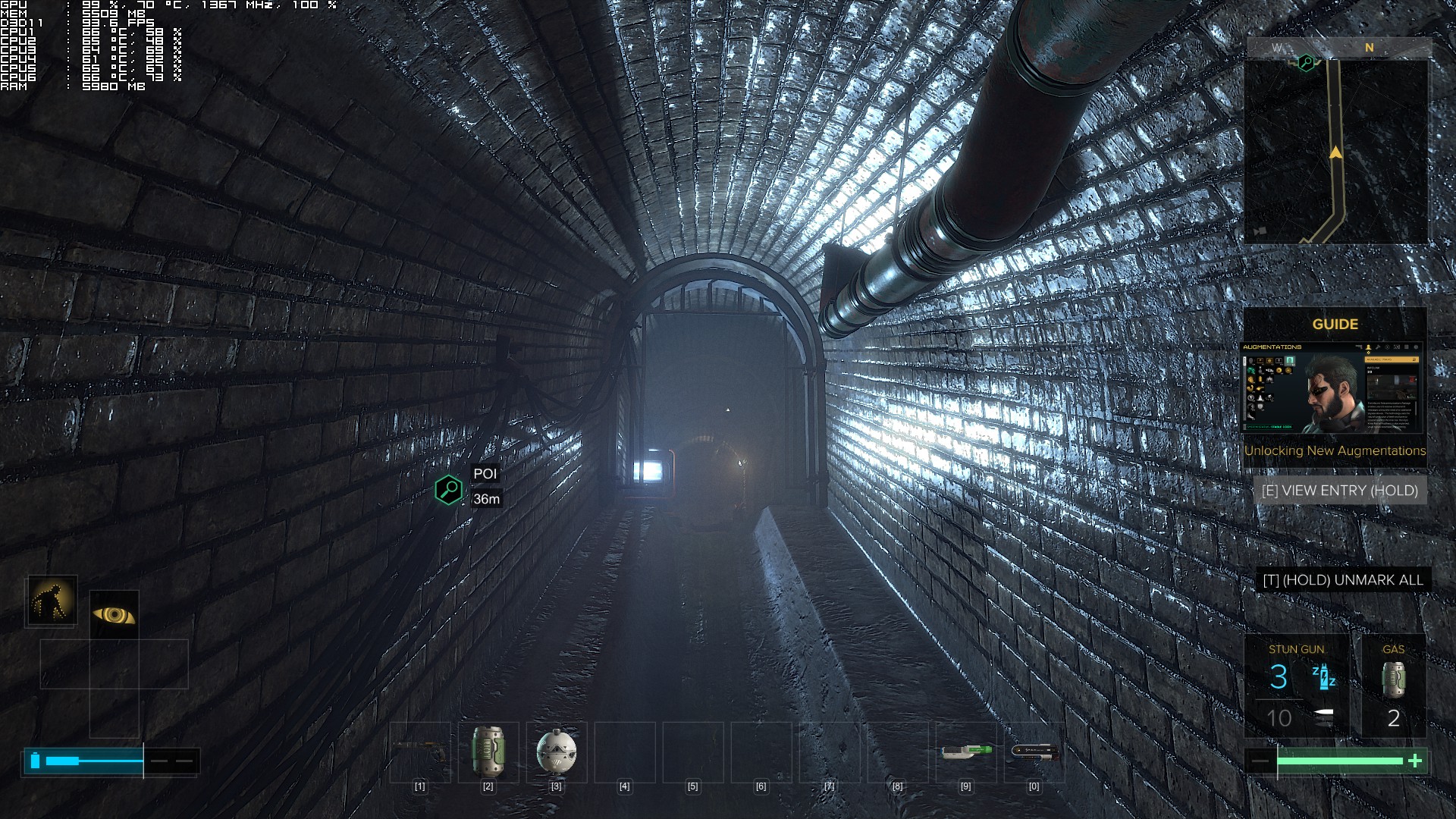The image size is (1456, 819).
Task: Click the POI magnifier waypoint marker
Action: pyautogui.click(x=449, y=490)
